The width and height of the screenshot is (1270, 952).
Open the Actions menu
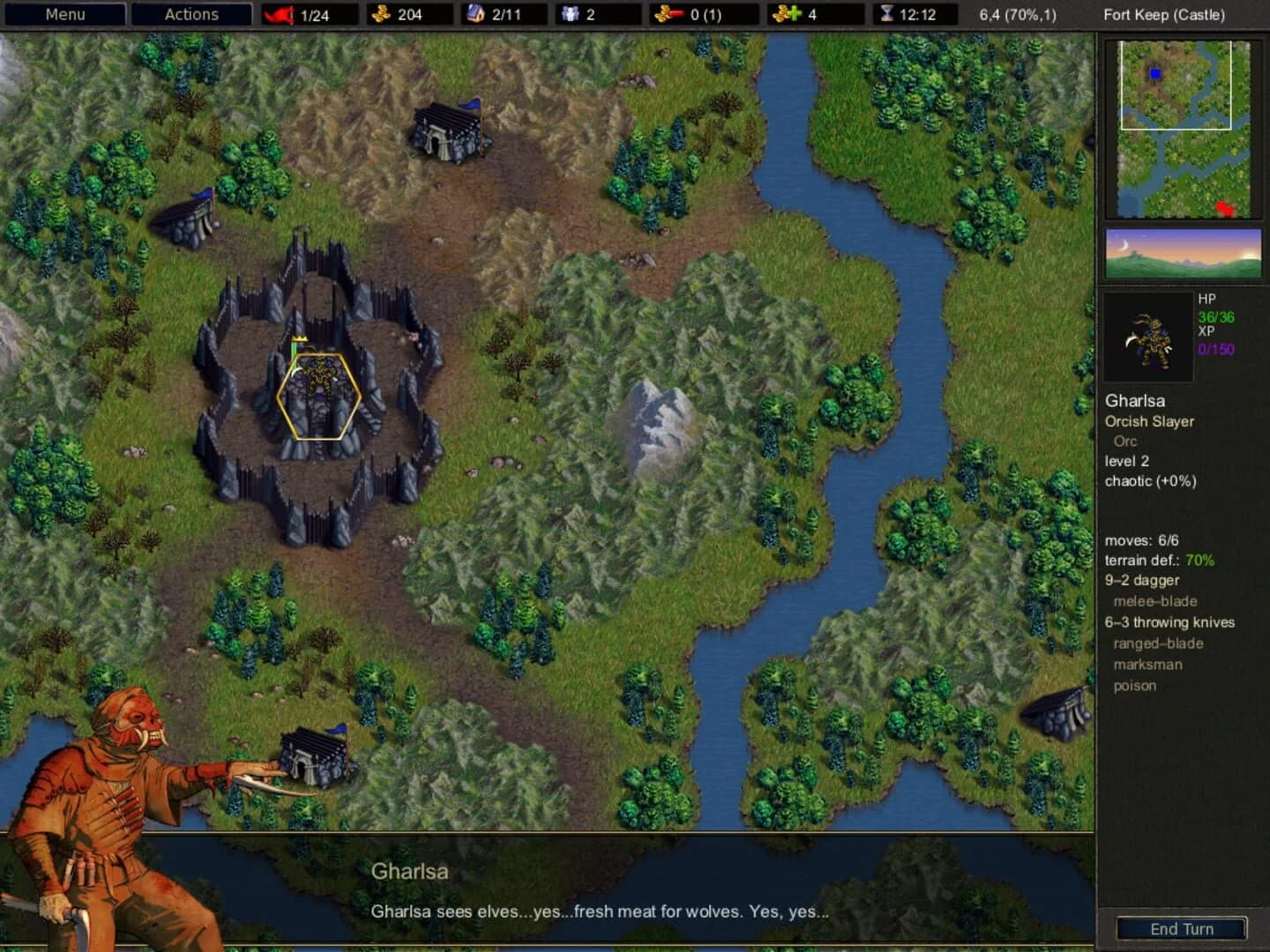point(191,14)
